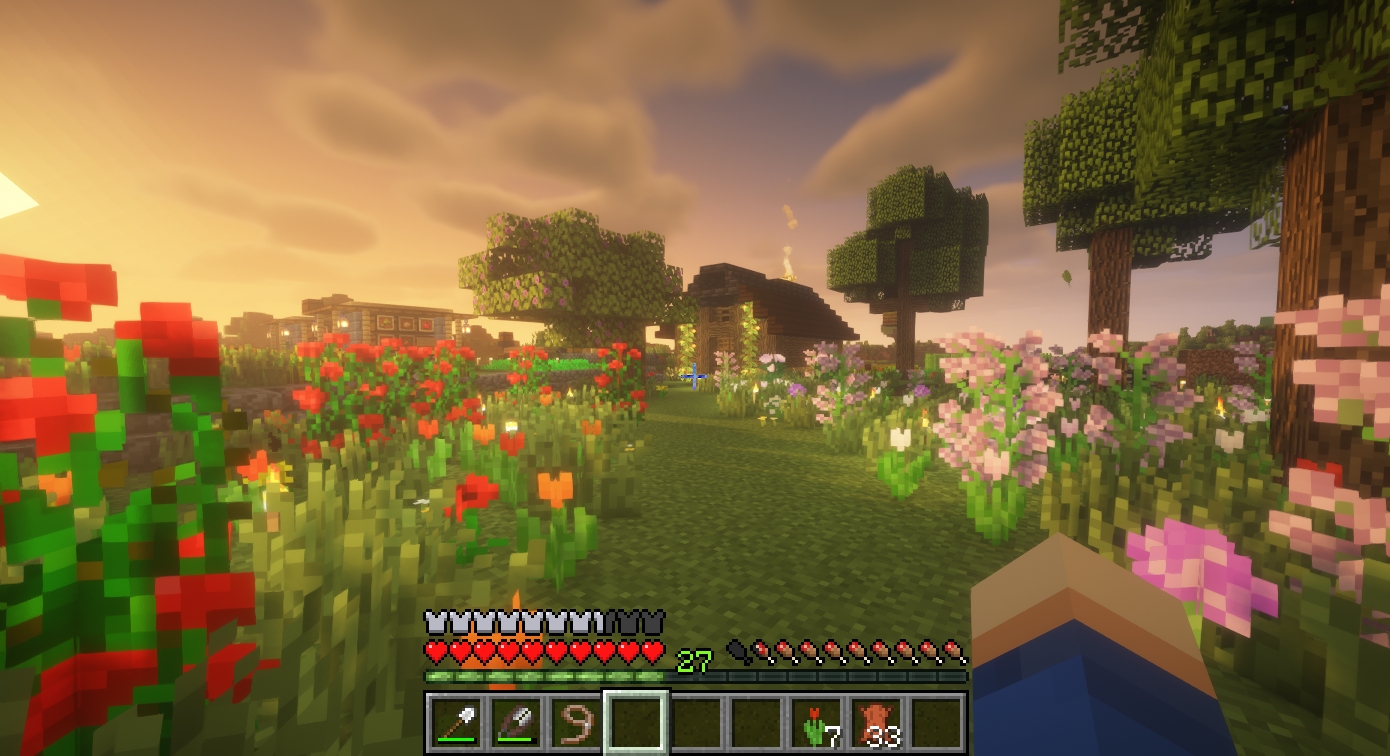Image resolution: width=1390 pixels, height=756 pixels.
Task: Select the iron shovel hotbar slot
Action: pos(455,722)
